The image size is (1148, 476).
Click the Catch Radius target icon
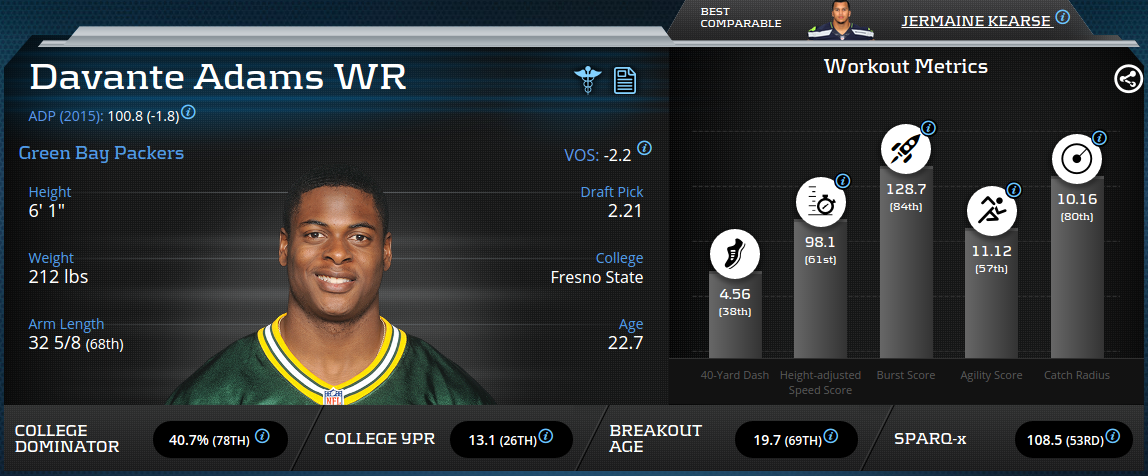1076,159
